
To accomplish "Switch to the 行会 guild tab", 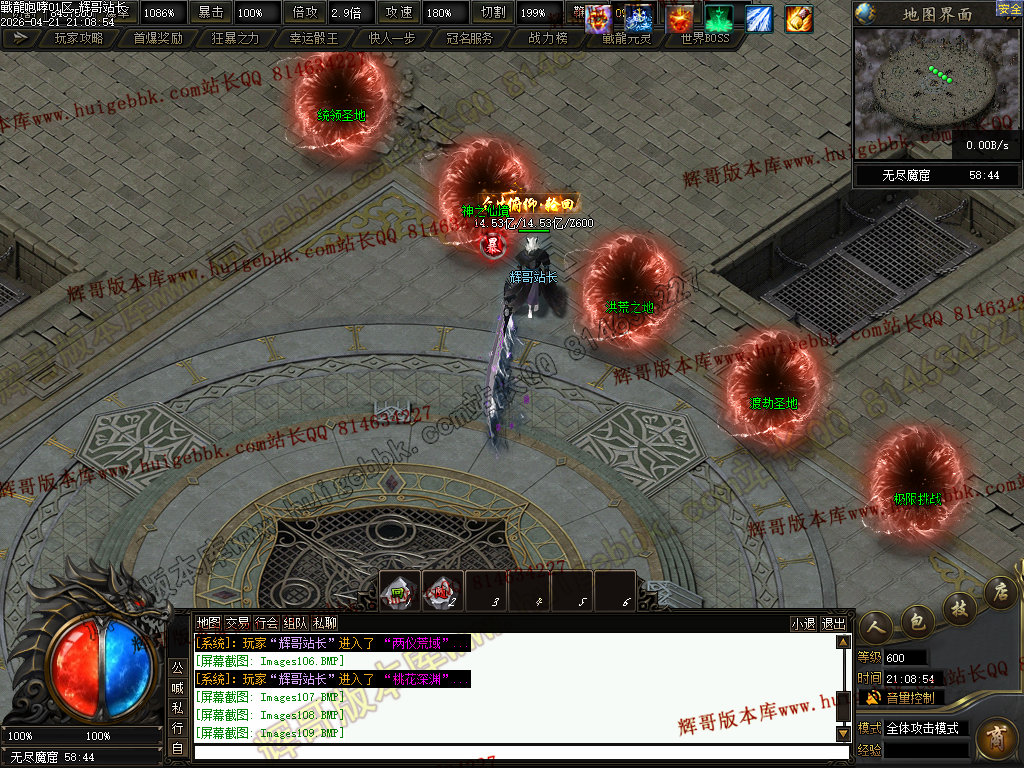I will (266, 623).
